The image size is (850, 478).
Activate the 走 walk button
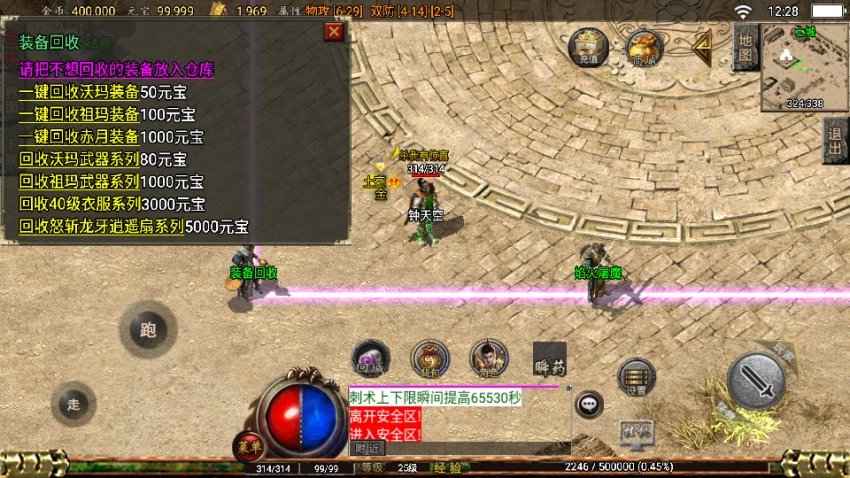point(73,404)
